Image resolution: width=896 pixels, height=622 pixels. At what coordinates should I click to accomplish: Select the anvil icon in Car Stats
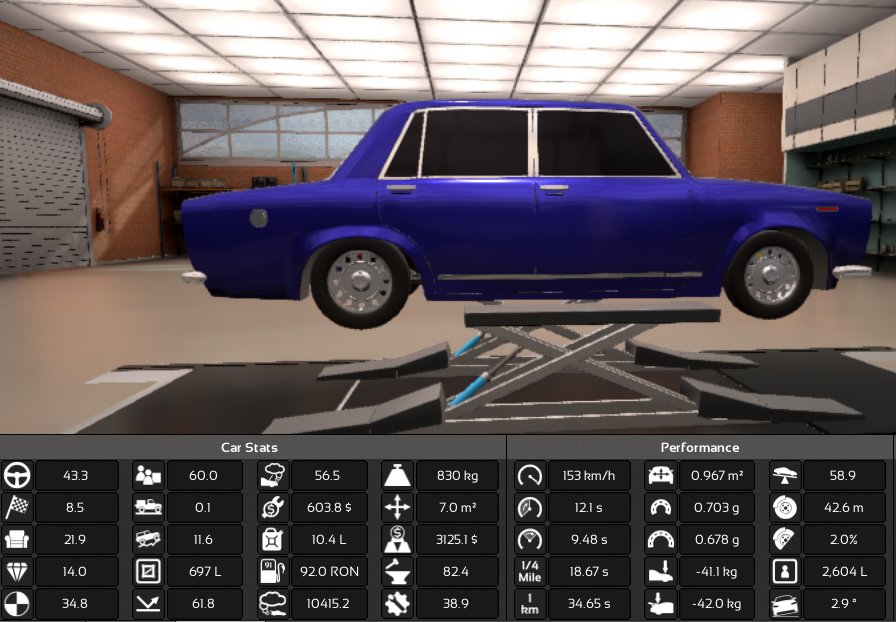coord(397,572)
